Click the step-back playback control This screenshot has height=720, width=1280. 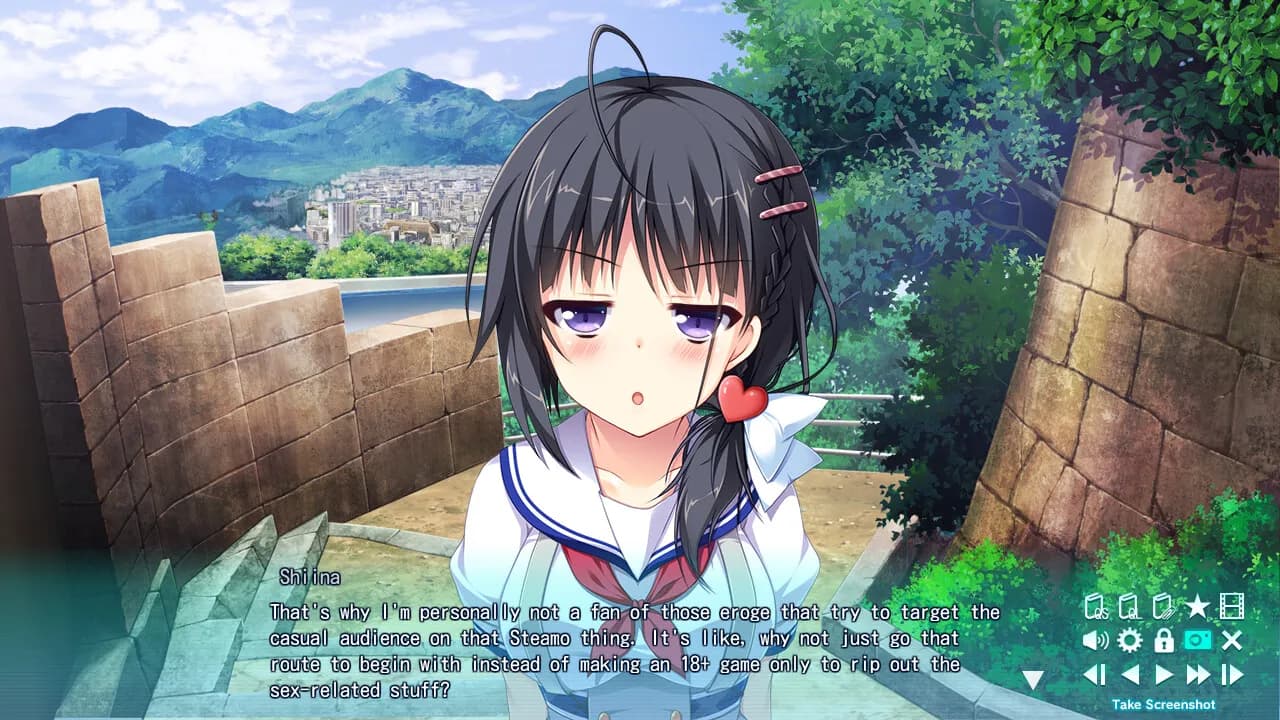click(1094, 674)
